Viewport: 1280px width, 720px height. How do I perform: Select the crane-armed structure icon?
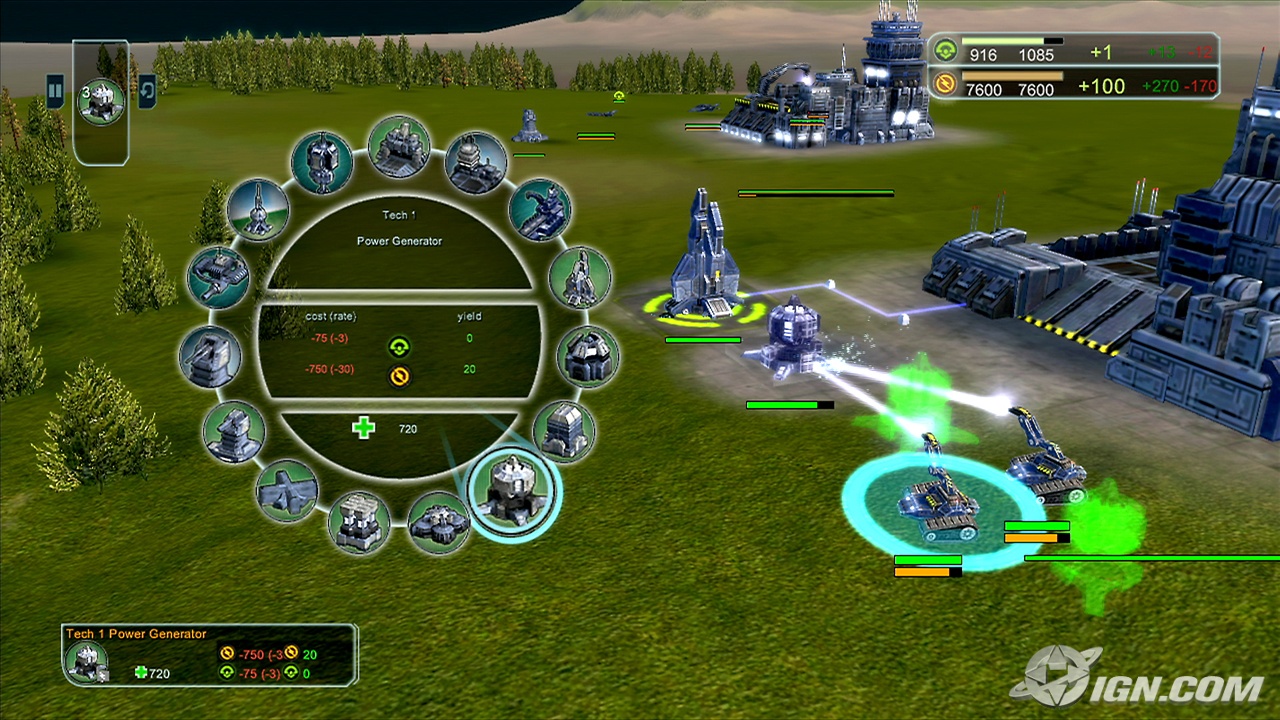540,209
